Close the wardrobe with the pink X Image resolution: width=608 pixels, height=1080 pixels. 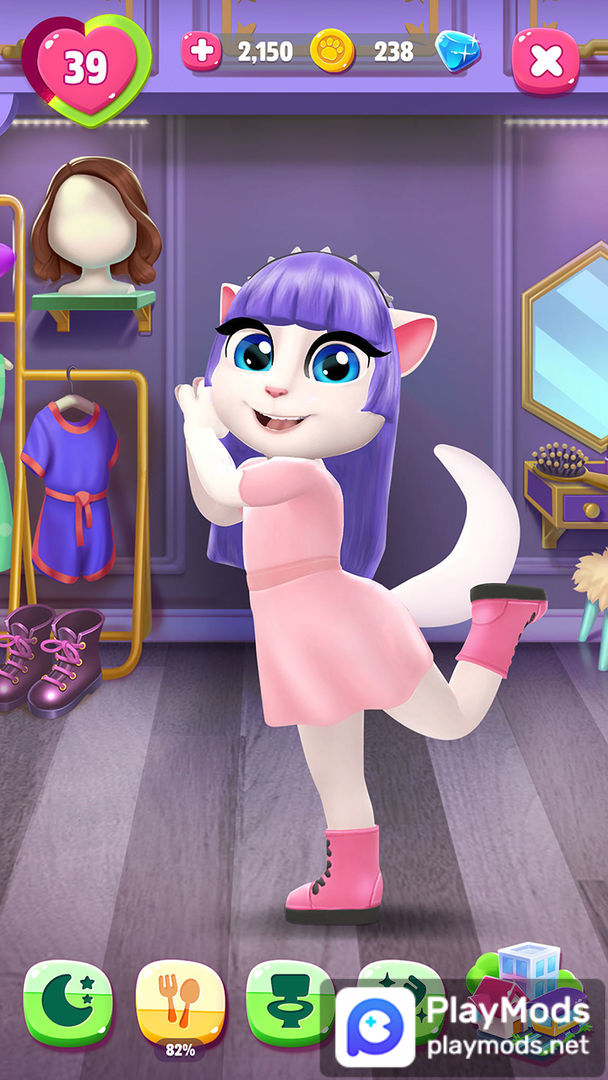click(546, 61)
